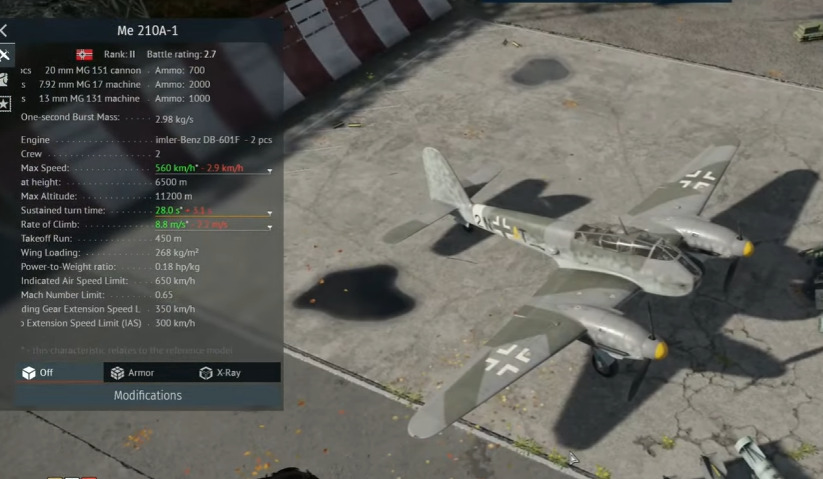This screenshot has height=479, width=823.
Task: Expand the Max Speed stat dropdown
Action: point(269,170)
